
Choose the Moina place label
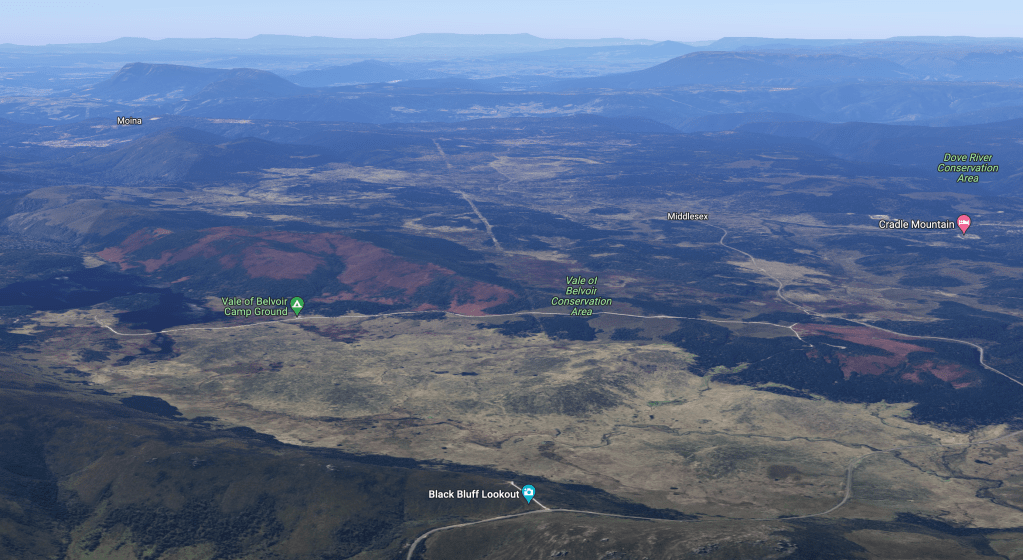(129, 121)
